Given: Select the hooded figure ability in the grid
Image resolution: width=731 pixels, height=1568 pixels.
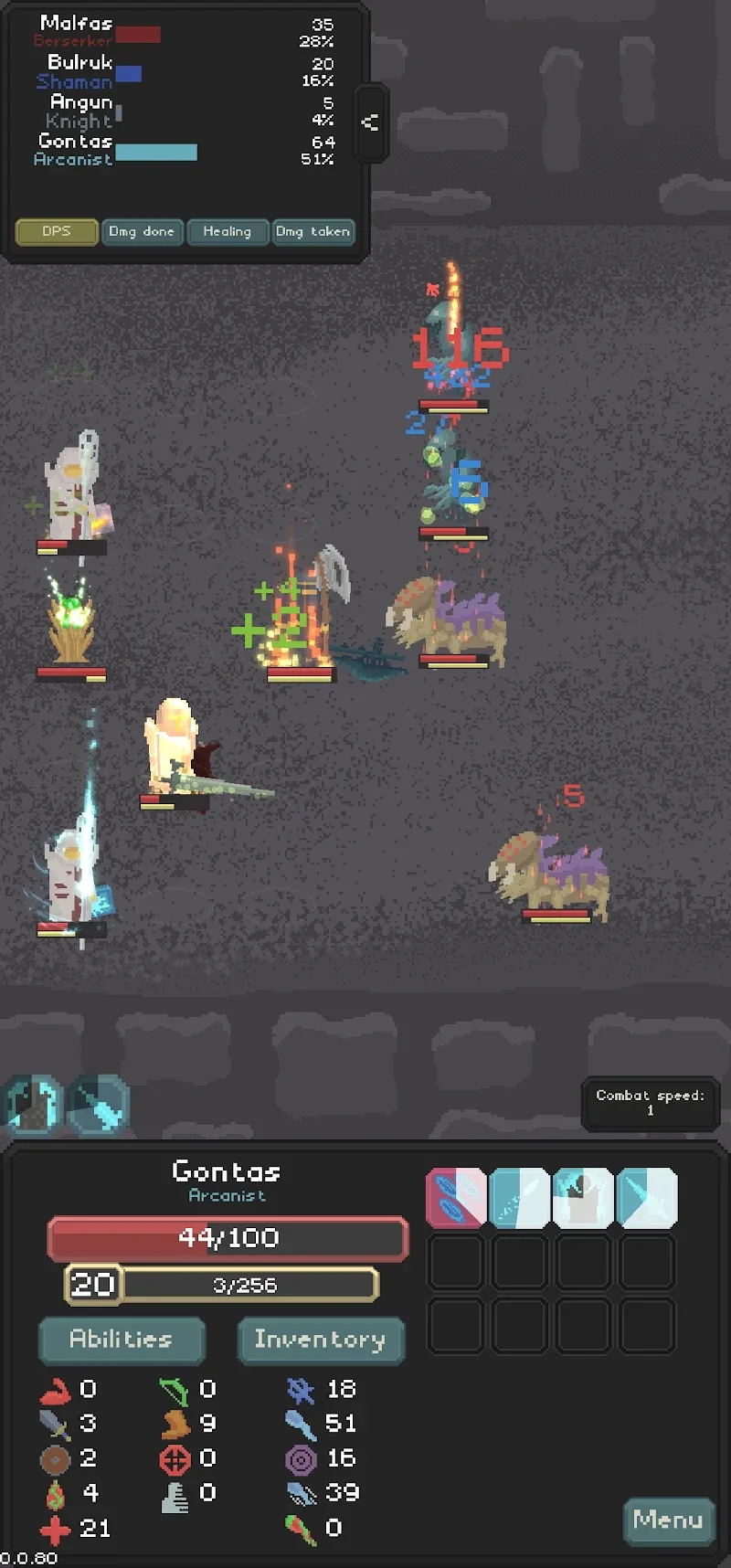Looking at the screenshot, I should (x=583, y=1198).
